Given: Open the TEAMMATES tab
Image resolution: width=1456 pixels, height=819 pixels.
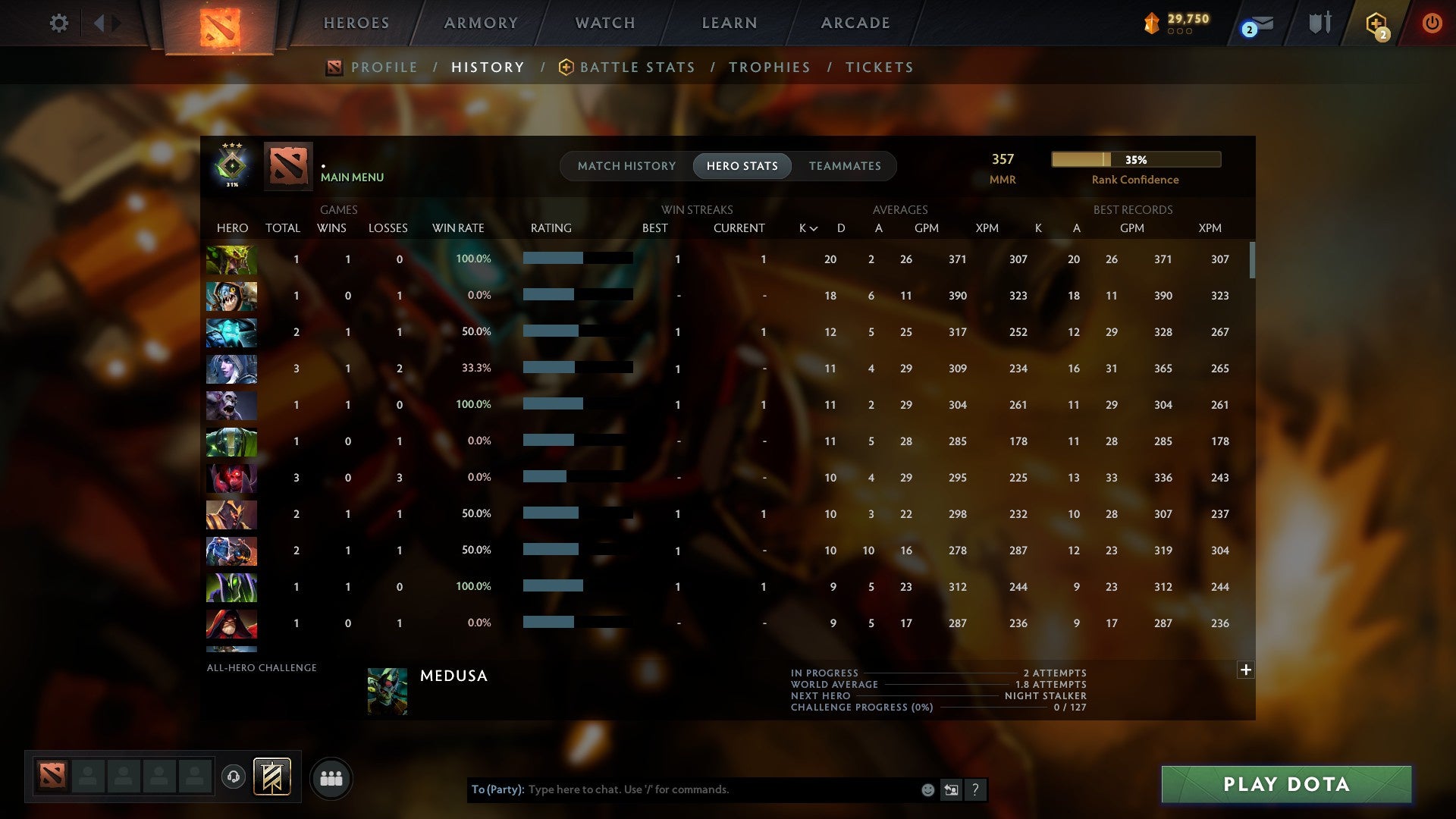Looking at the screenshot, I should pyautogui.click(x=845, y=166).
